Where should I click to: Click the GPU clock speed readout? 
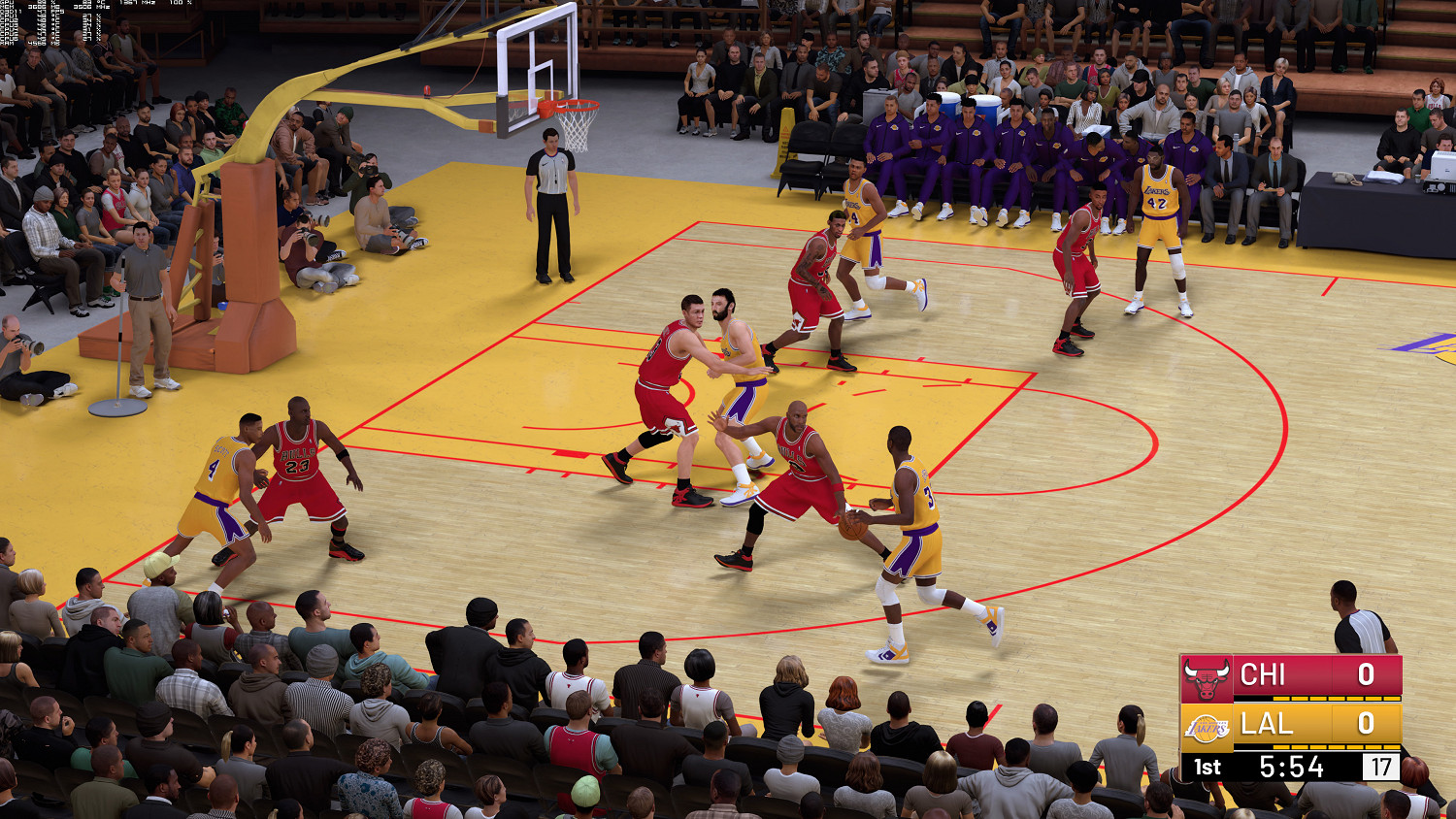(x=138, y=4)
